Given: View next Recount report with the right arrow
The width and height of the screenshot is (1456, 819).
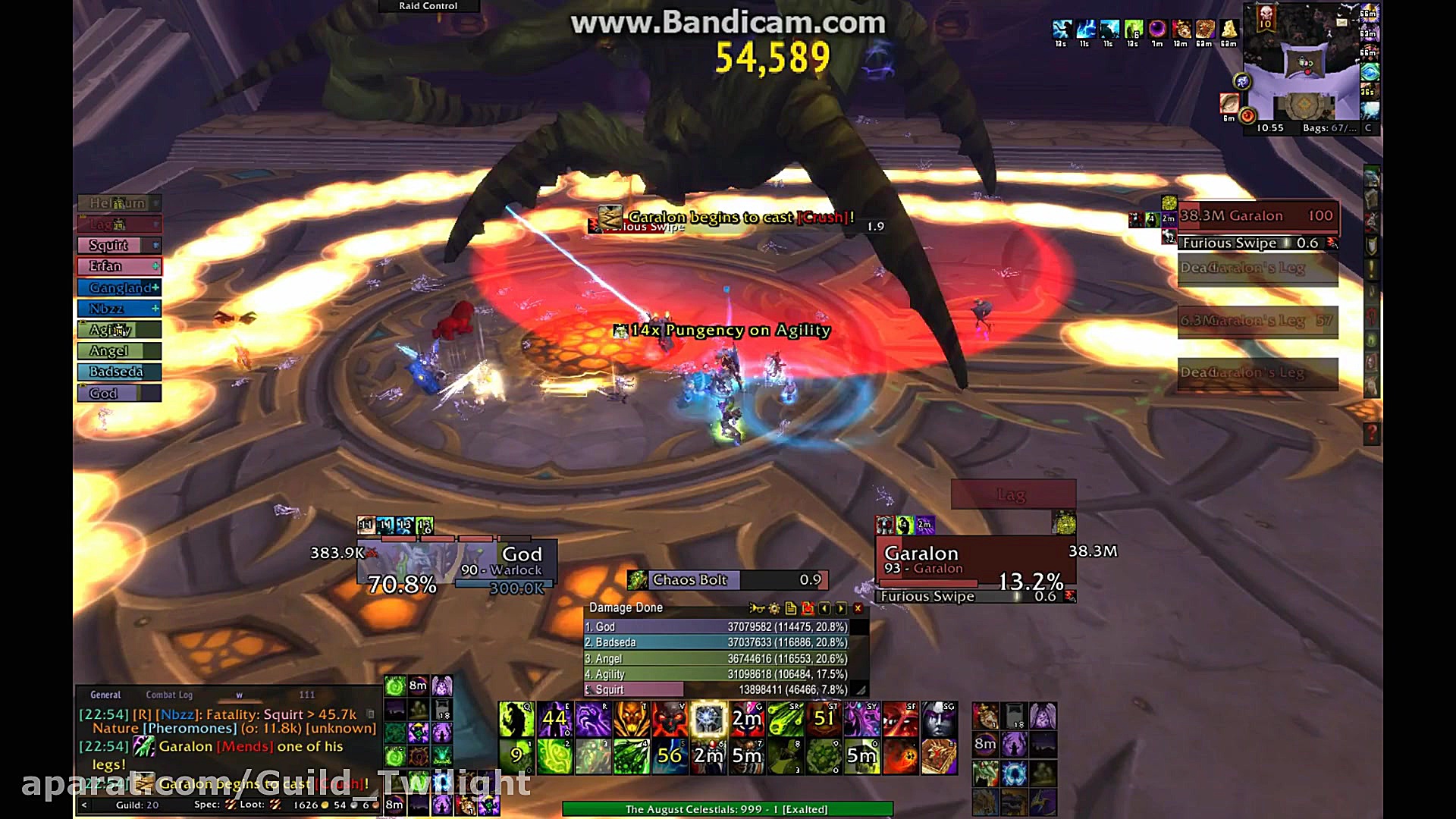Looking at the screenshot, I should coord(839,608).
